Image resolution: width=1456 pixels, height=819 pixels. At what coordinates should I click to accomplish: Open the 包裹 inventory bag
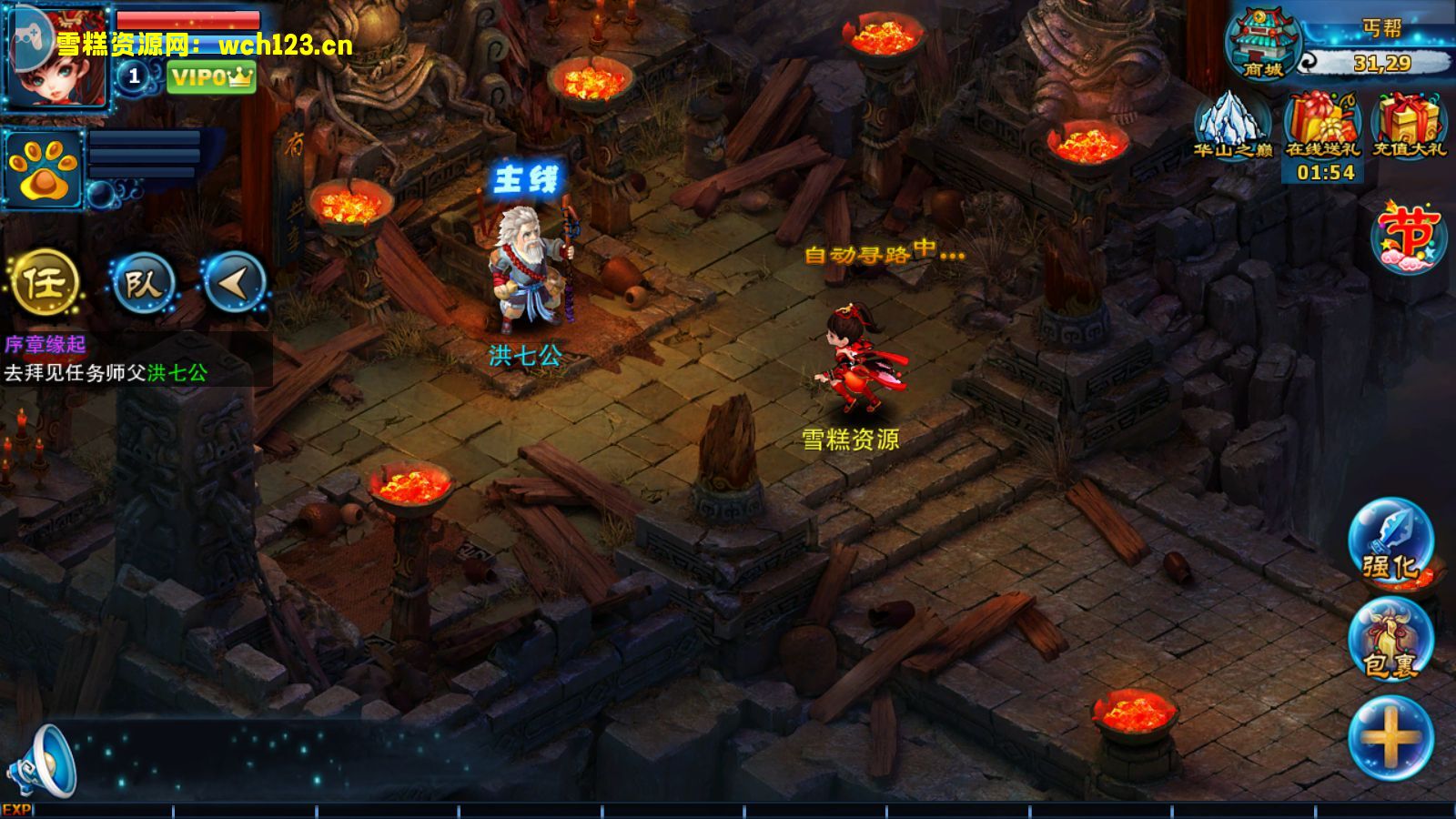1390,641
